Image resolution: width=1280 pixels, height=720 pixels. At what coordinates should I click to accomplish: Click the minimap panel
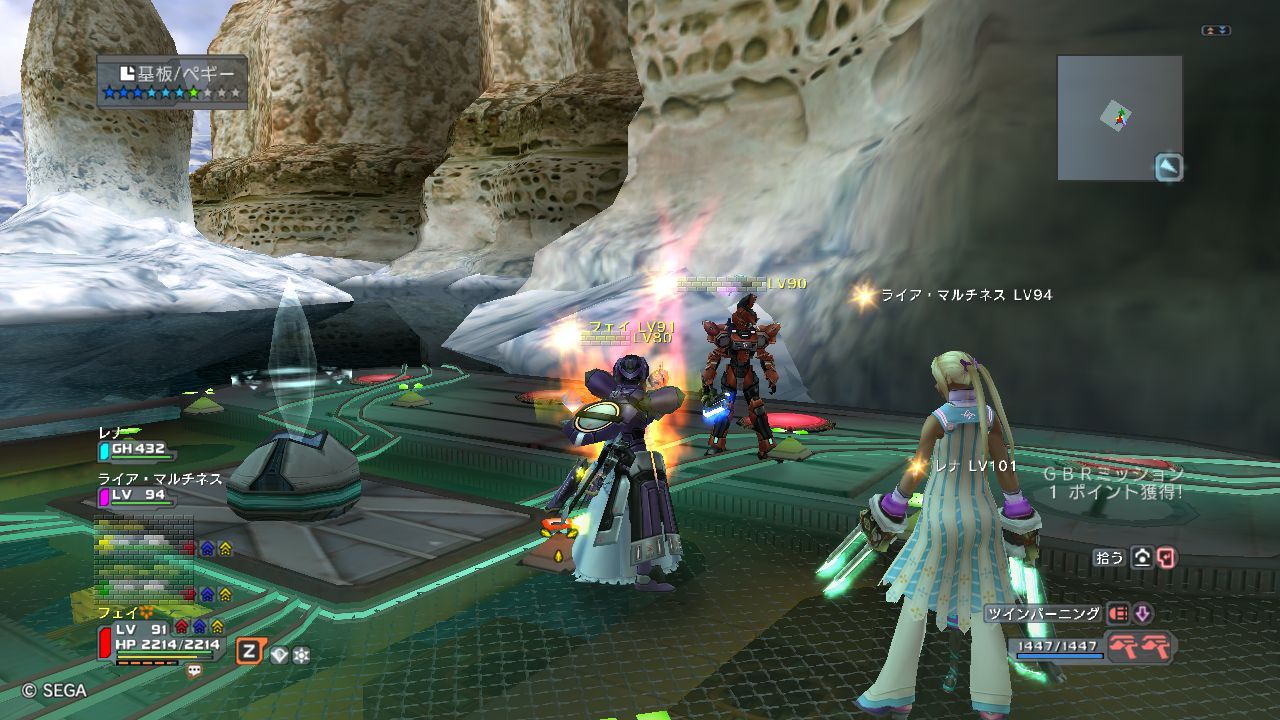[x=1119, y=117]
